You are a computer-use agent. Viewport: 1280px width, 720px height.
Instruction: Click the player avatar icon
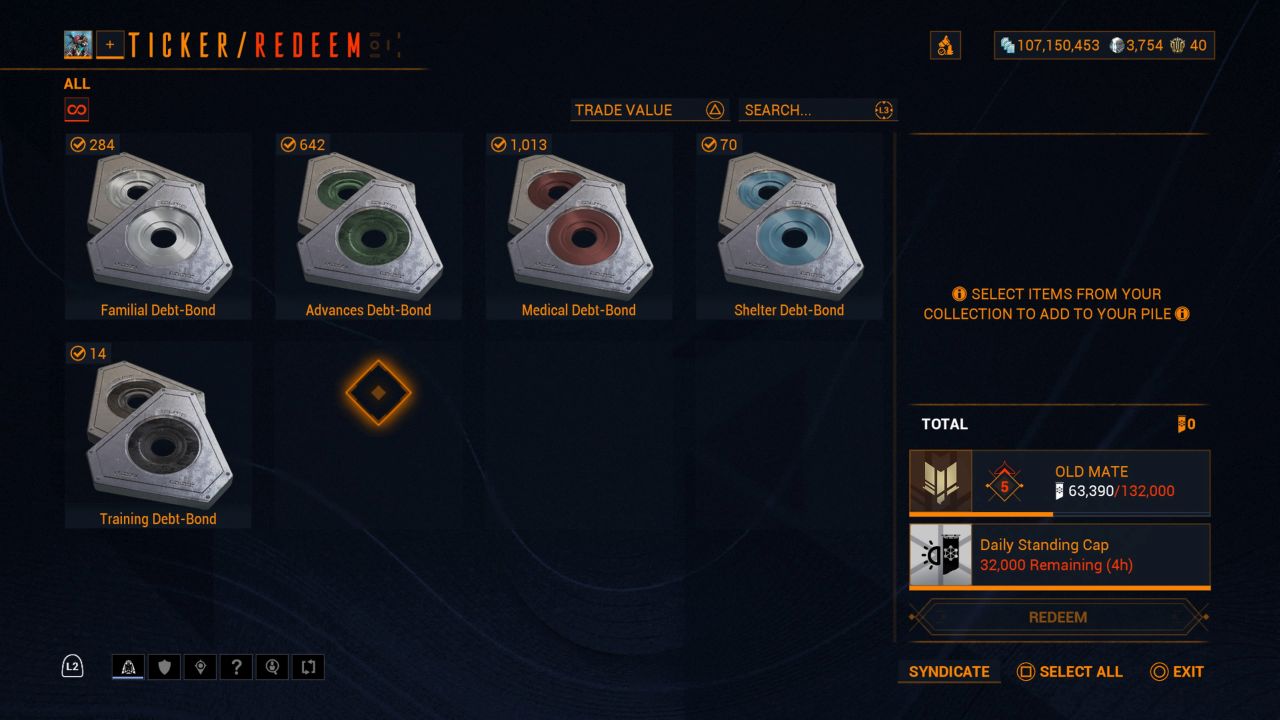(x=78, y=44)
